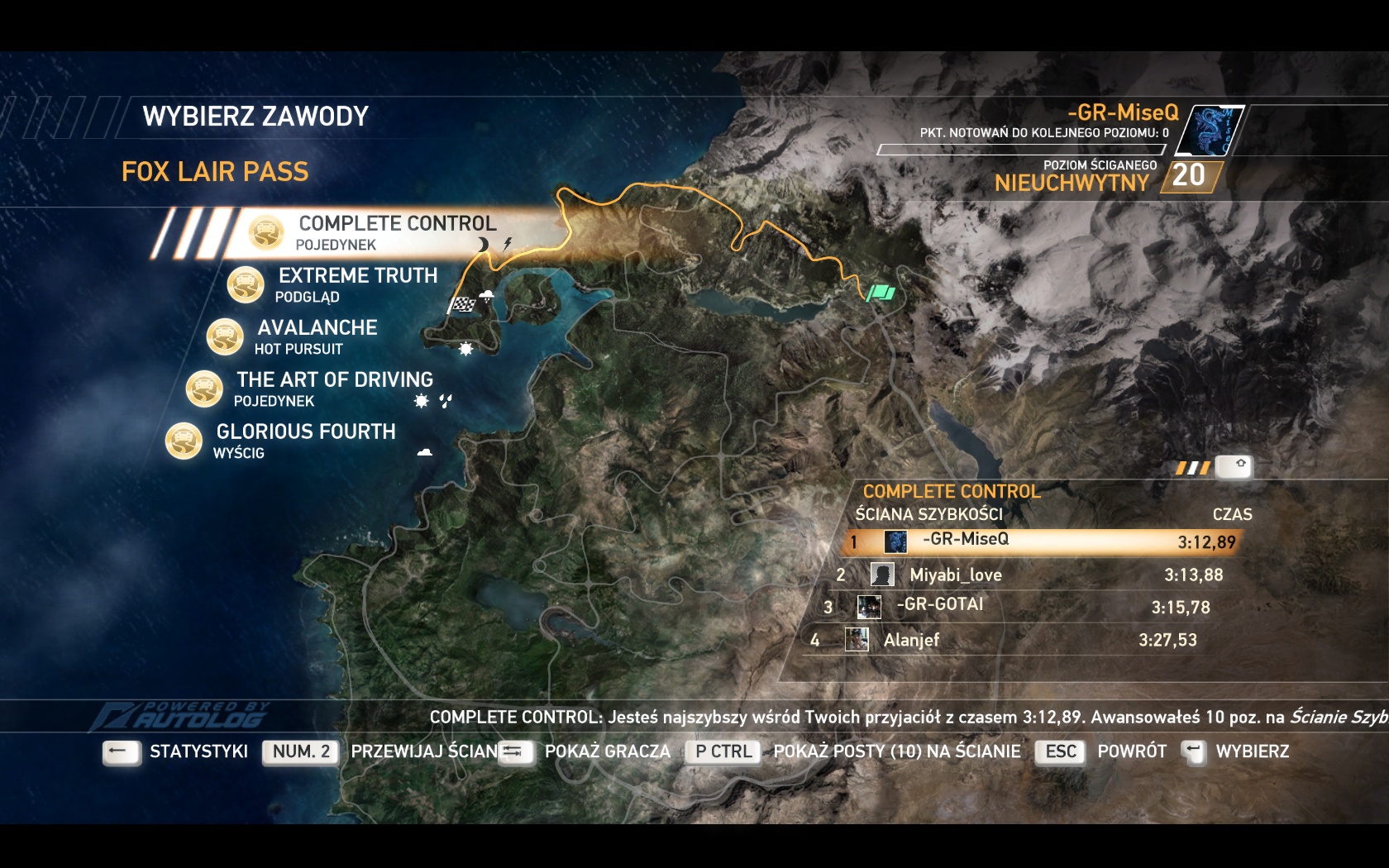Select the Avalanche Hot Pursuit event
This screenshot has height=868, width=1389.
click(317, 336)
